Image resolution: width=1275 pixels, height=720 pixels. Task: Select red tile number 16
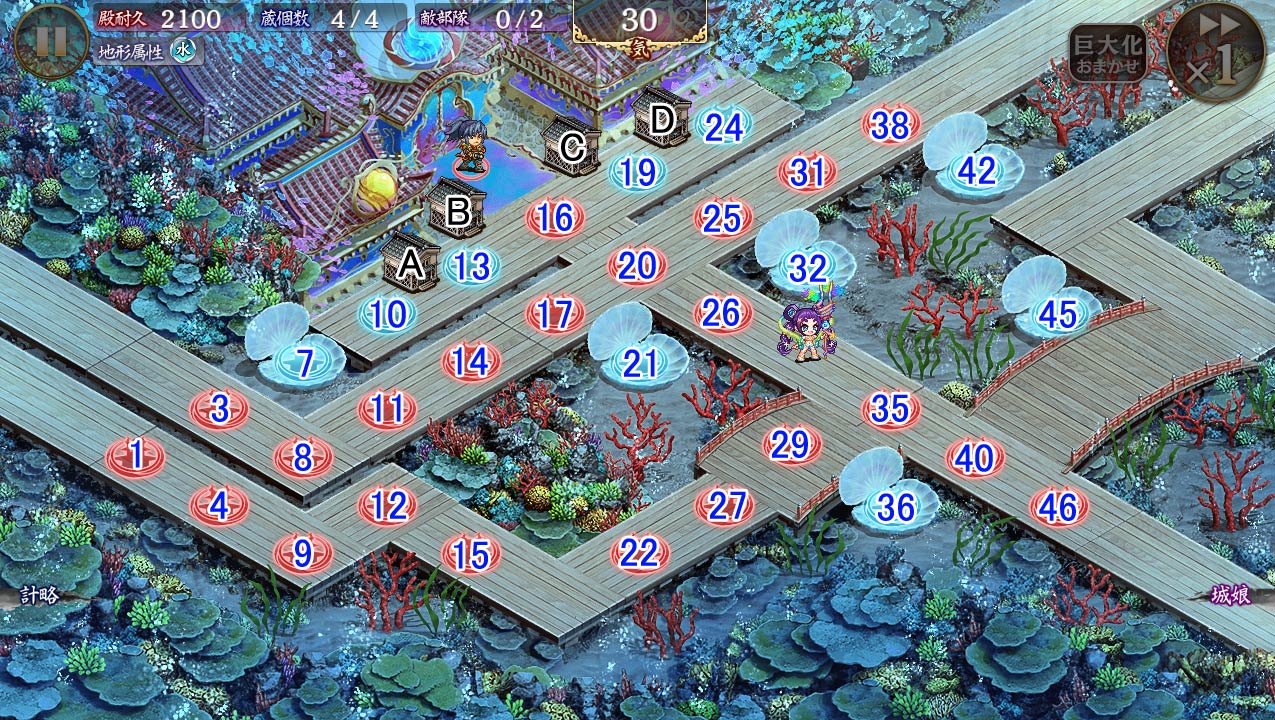point(555,217)
